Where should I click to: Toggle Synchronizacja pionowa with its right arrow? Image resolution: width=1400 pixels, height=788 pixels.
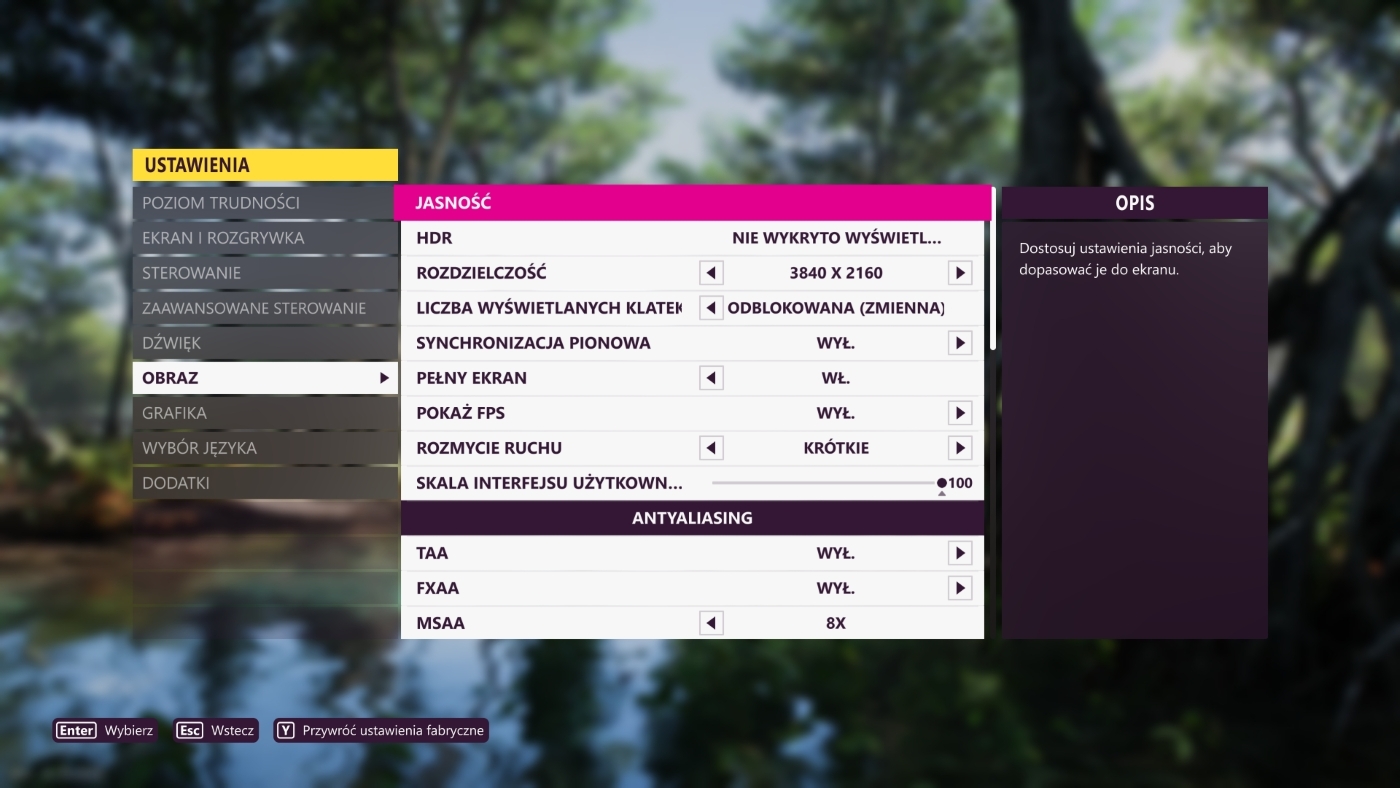click(x=960, y=343)
